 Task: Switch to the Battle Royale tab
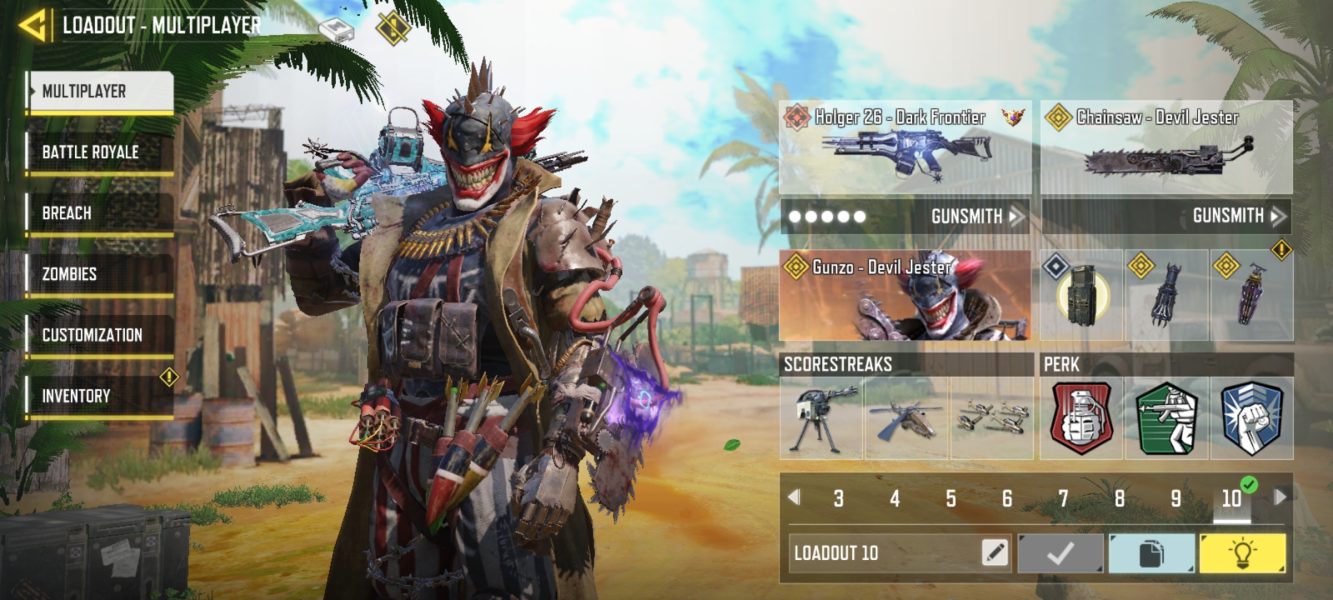click(100, 153)
